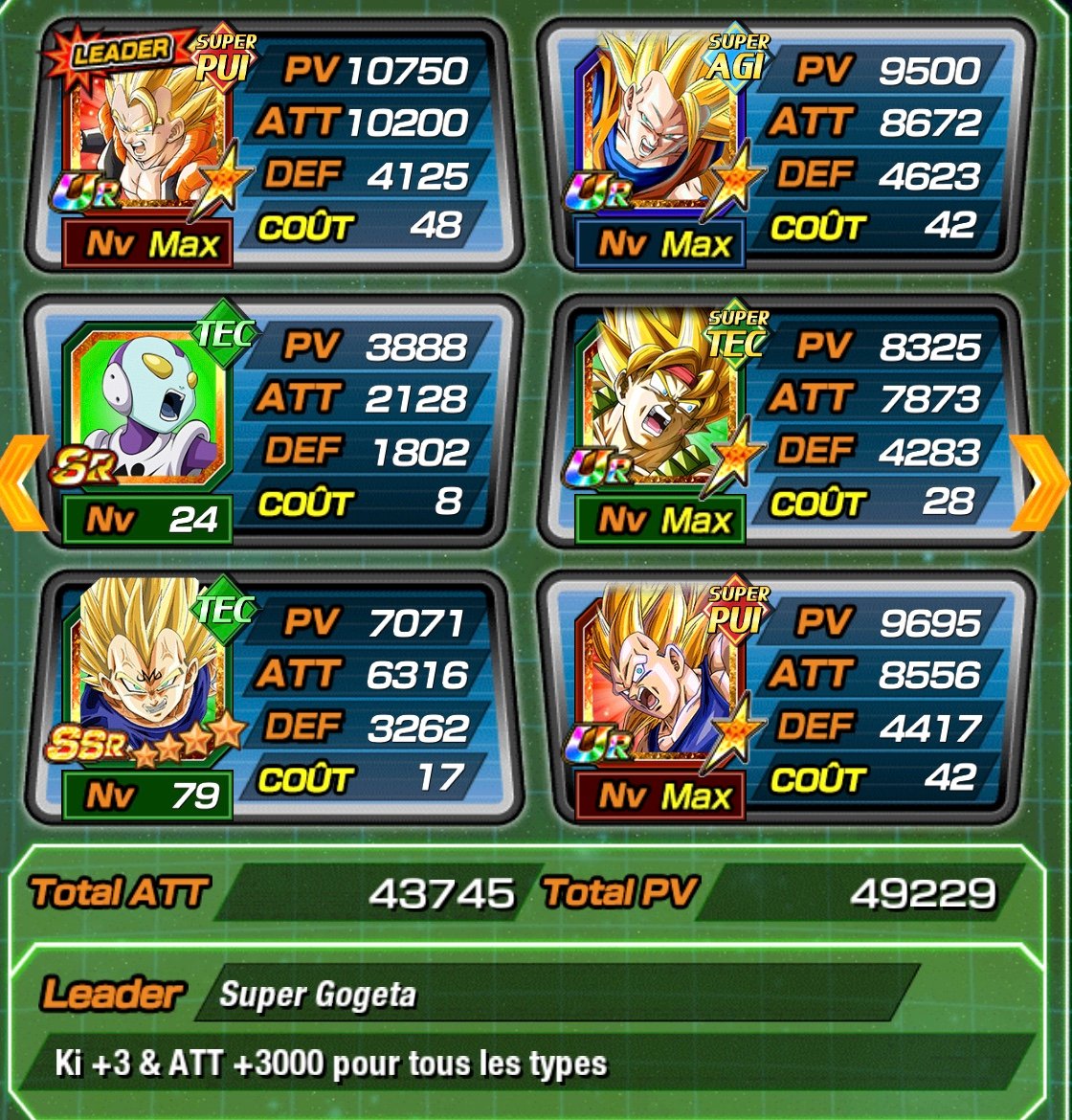Choose the Super PUI card costing 42
Viewport: 1072px width, 1120px height.
(785, 700)
